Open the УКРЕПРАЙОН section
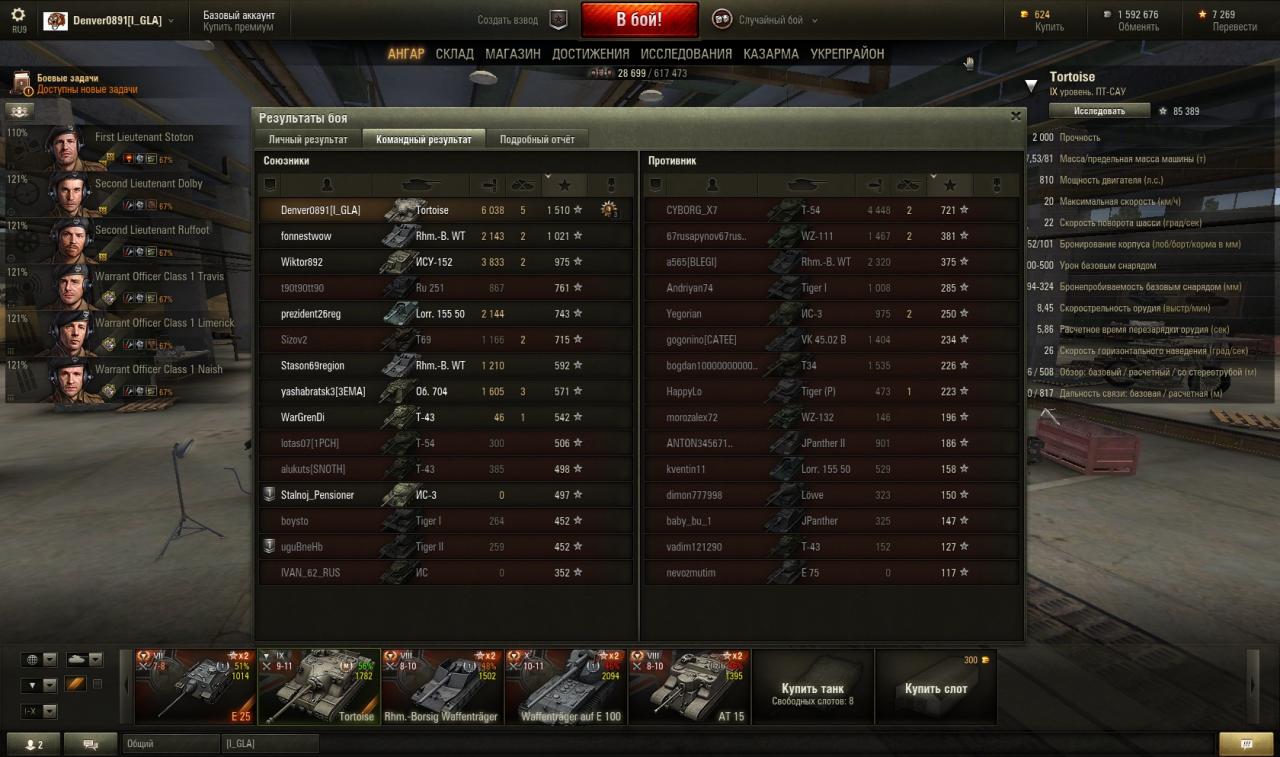Viewport: 1280px width, 757px height. tap(847, 54)
